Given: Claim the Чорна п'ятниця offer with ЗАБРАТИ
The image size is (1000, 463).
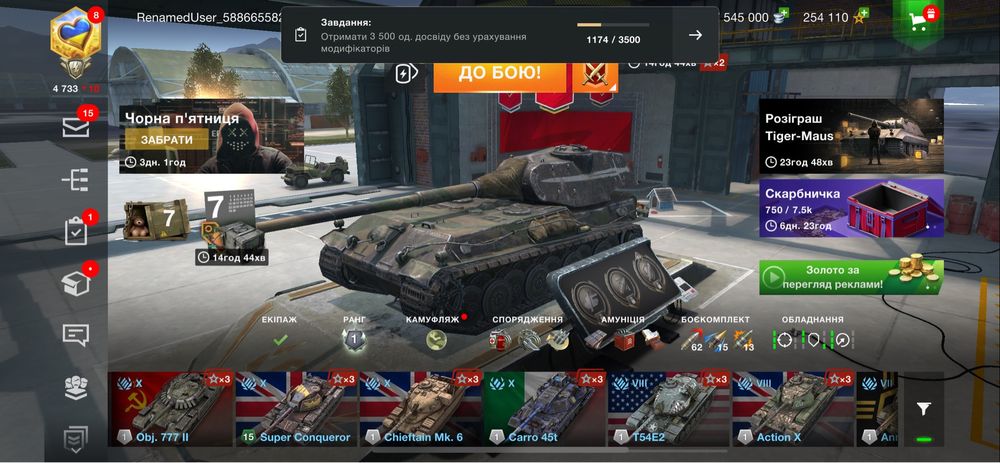Looking at the screenshot, I should tap(167, 140).
